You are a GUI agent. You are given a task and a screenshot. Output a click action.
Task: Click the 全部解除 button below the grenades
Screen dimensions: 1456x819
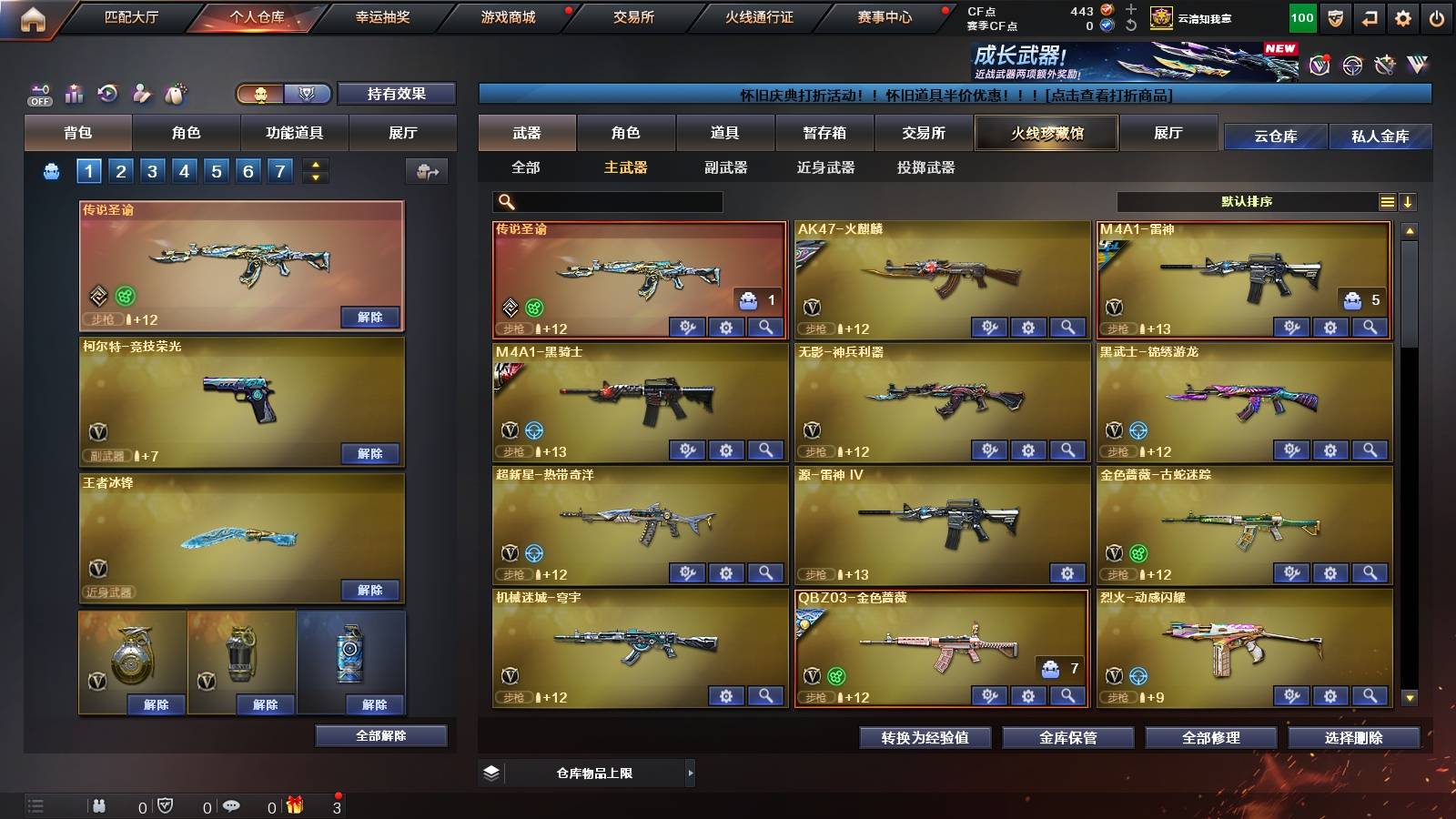[x=382, y=735]
